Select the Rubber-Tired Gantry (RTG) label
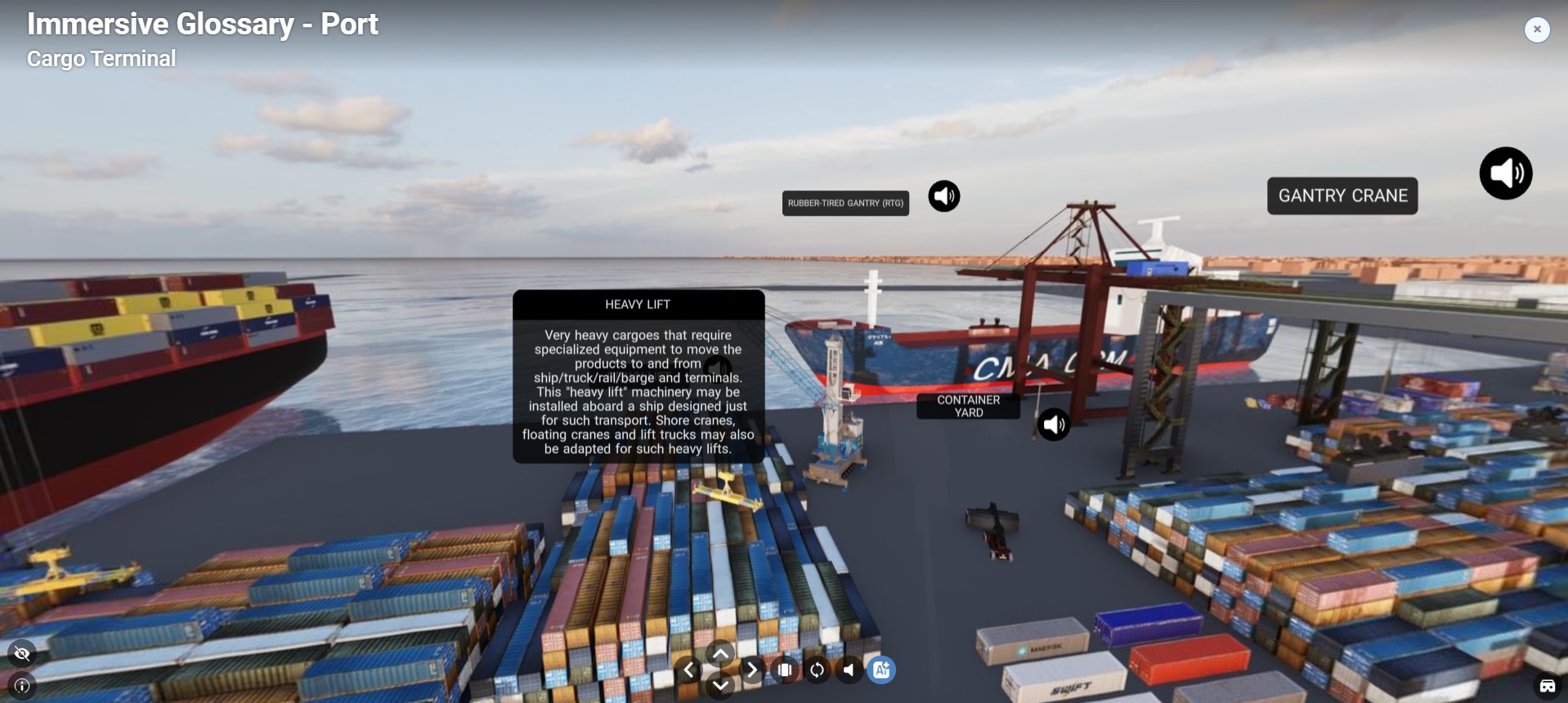The image size is (1568, 703). (845, 204)
